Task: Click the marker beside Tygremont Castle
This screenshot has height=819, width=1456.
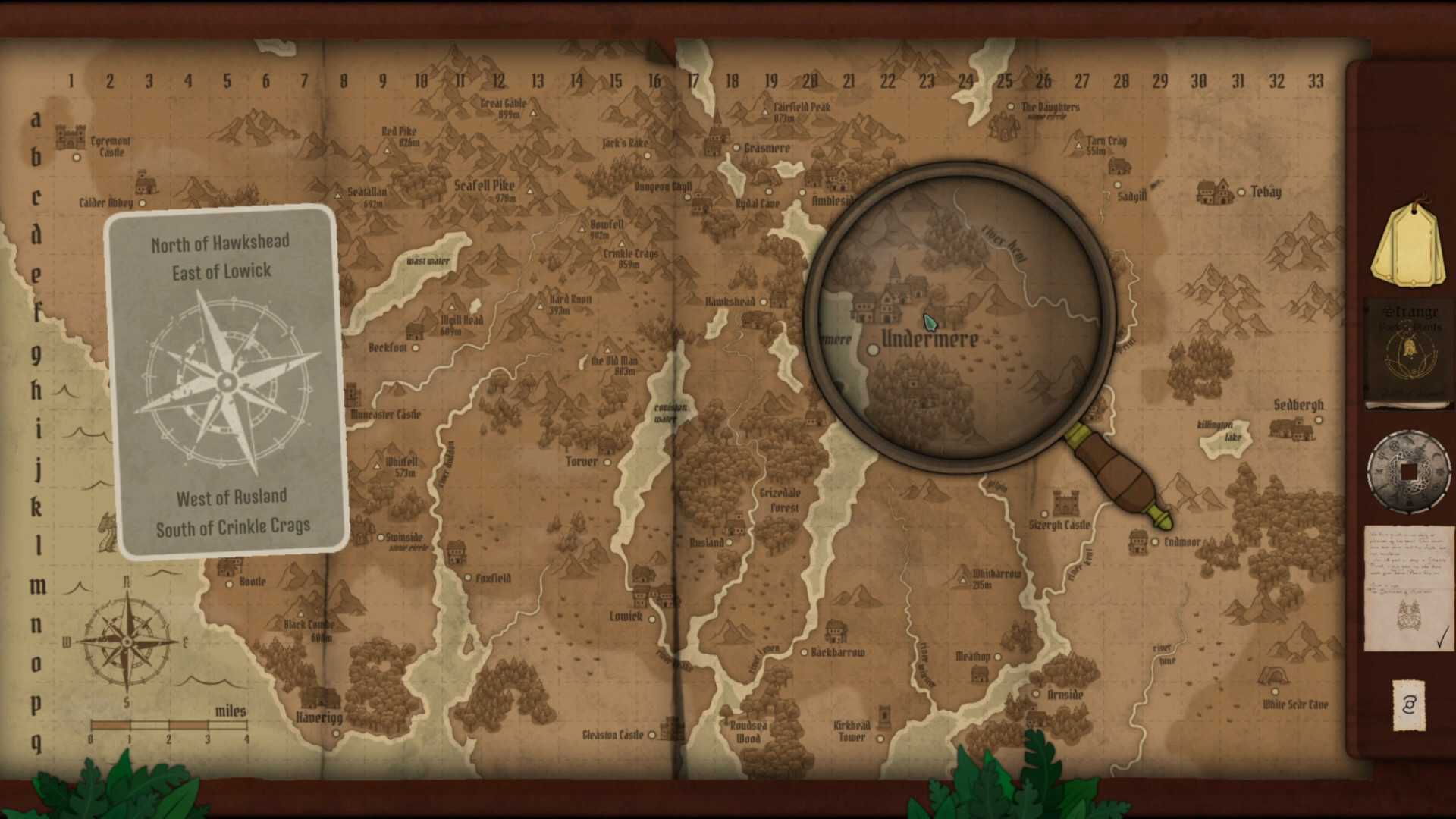Action: [76, 157]
